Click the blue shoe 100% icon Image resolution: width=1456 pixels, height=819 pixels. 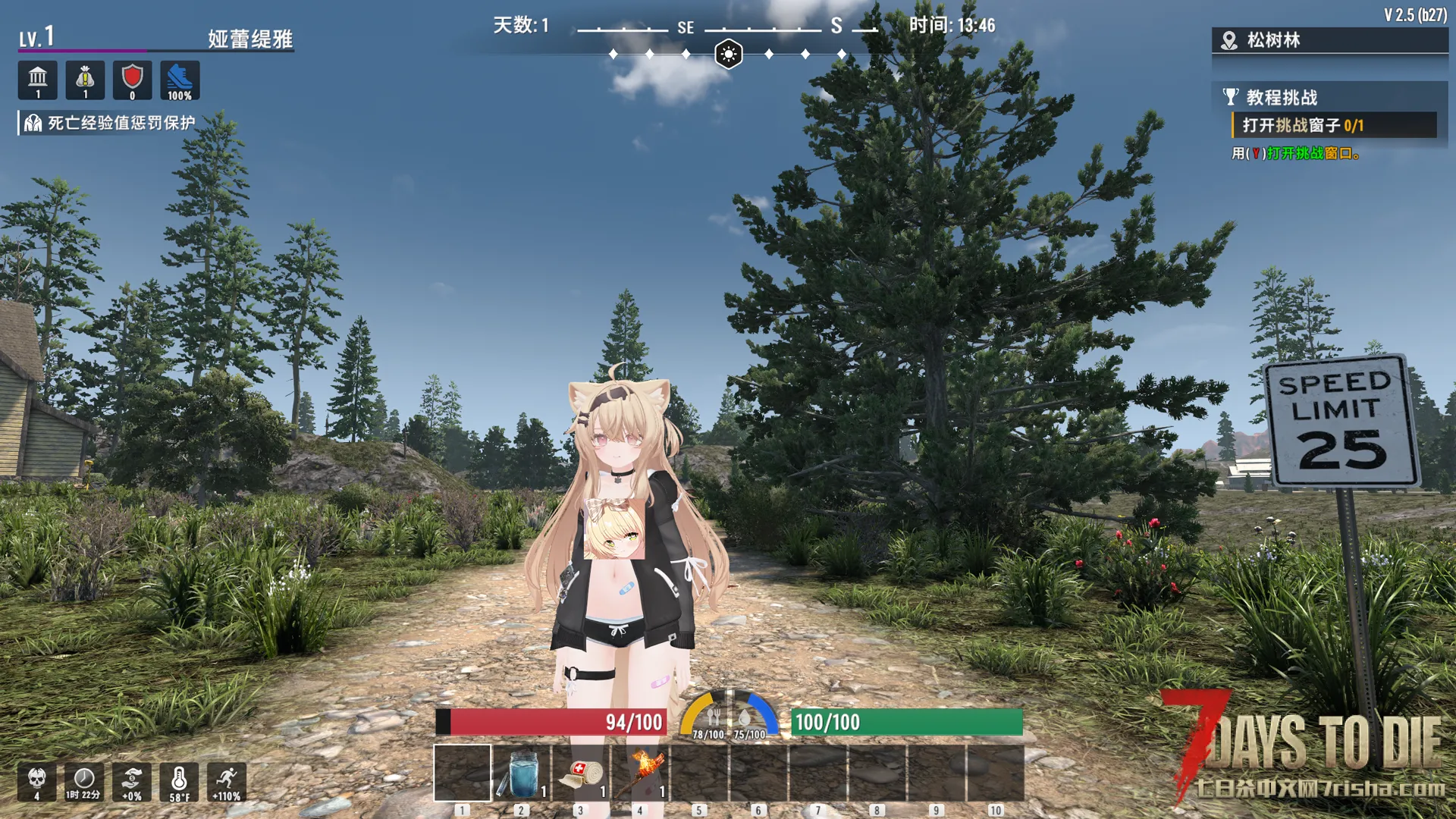180,80
